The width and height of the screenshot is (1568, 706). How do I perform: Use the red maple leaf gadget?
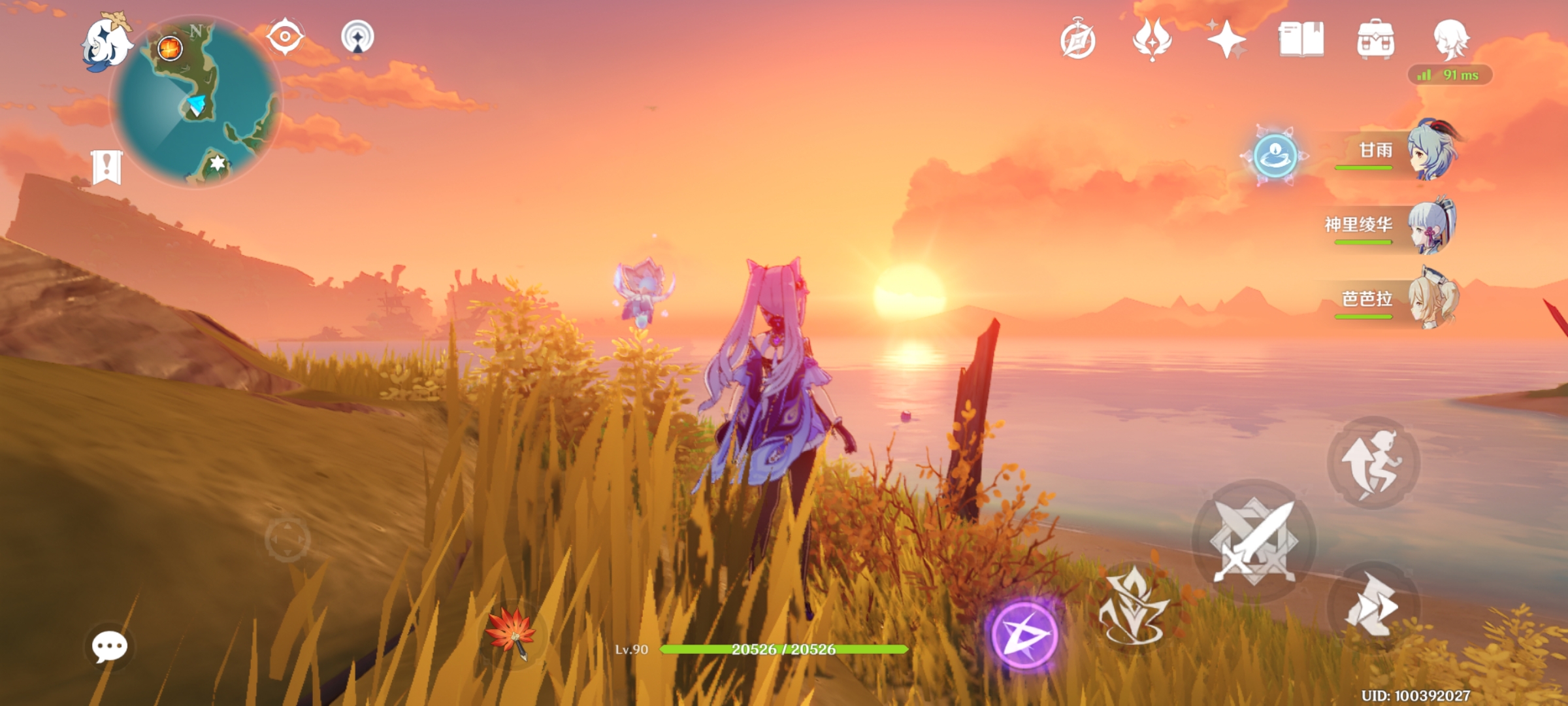[x=512, y=633]
